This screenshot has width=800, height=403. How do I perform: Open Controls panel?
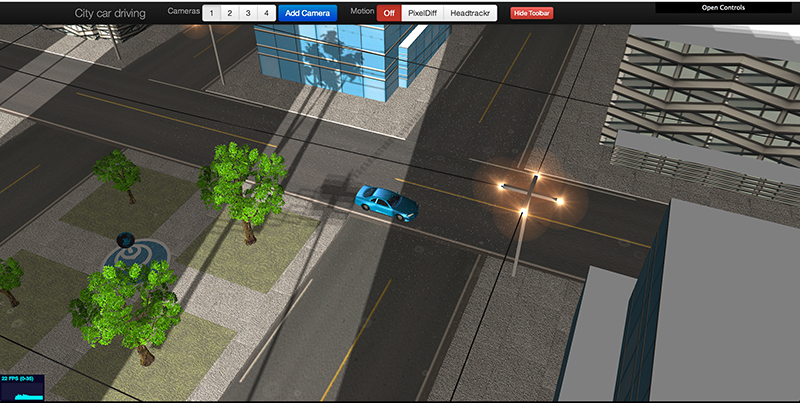tap(725, 8)
